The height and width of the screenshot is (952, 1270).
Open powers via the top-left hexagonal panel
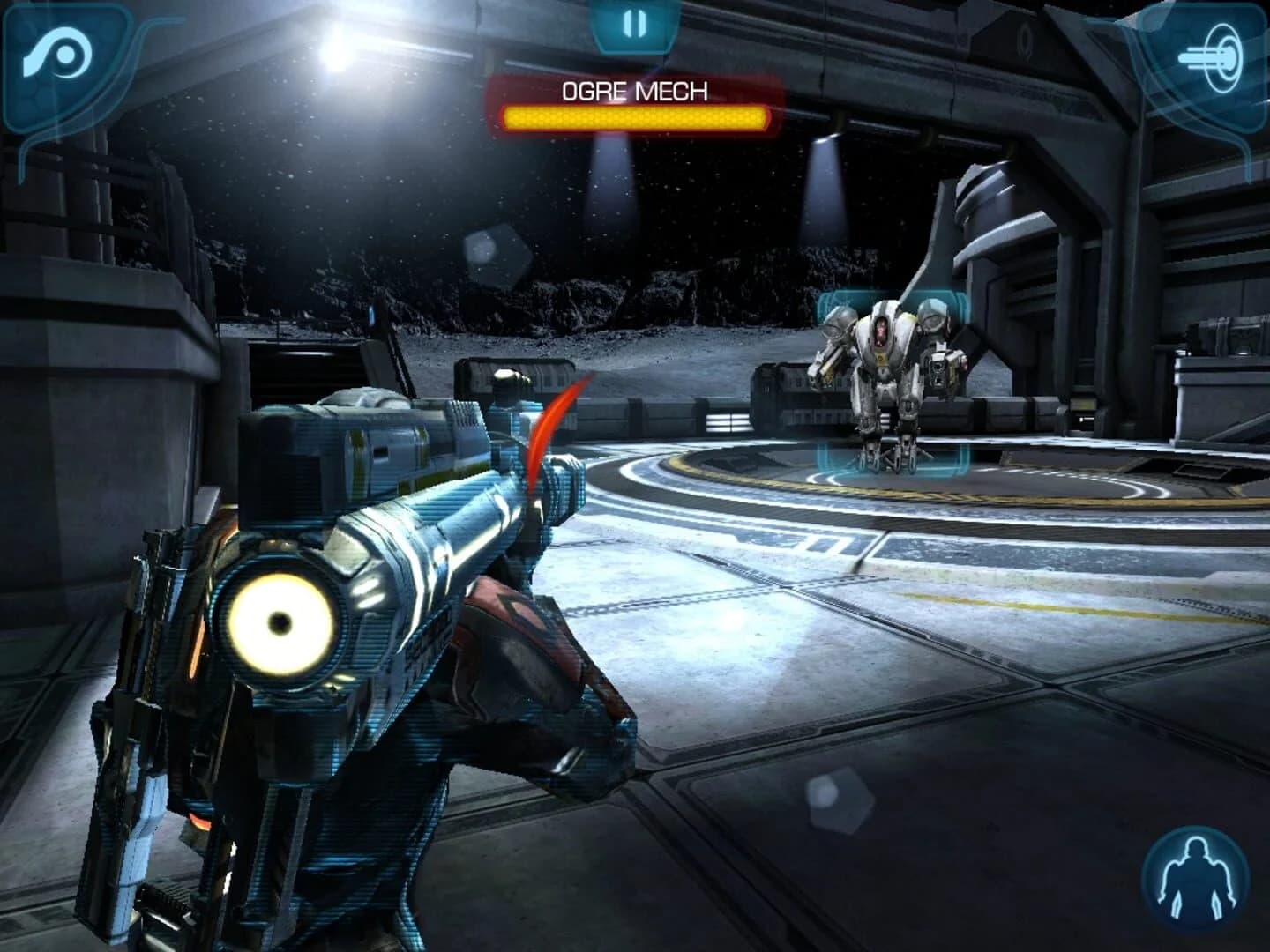[x=60, y=55]
